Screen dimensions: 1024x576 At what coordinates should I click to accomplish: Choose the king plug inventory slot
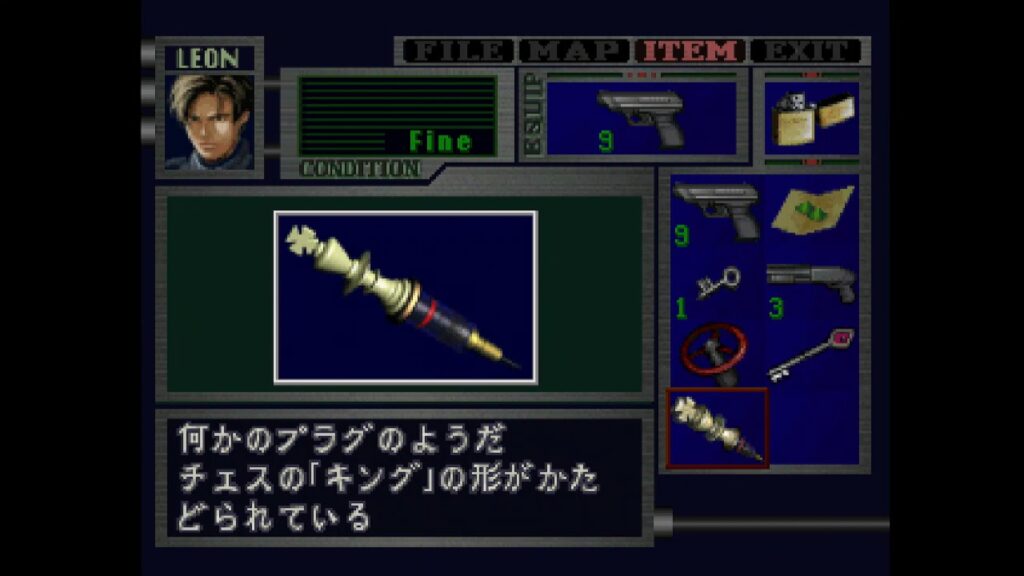(717, 428)
